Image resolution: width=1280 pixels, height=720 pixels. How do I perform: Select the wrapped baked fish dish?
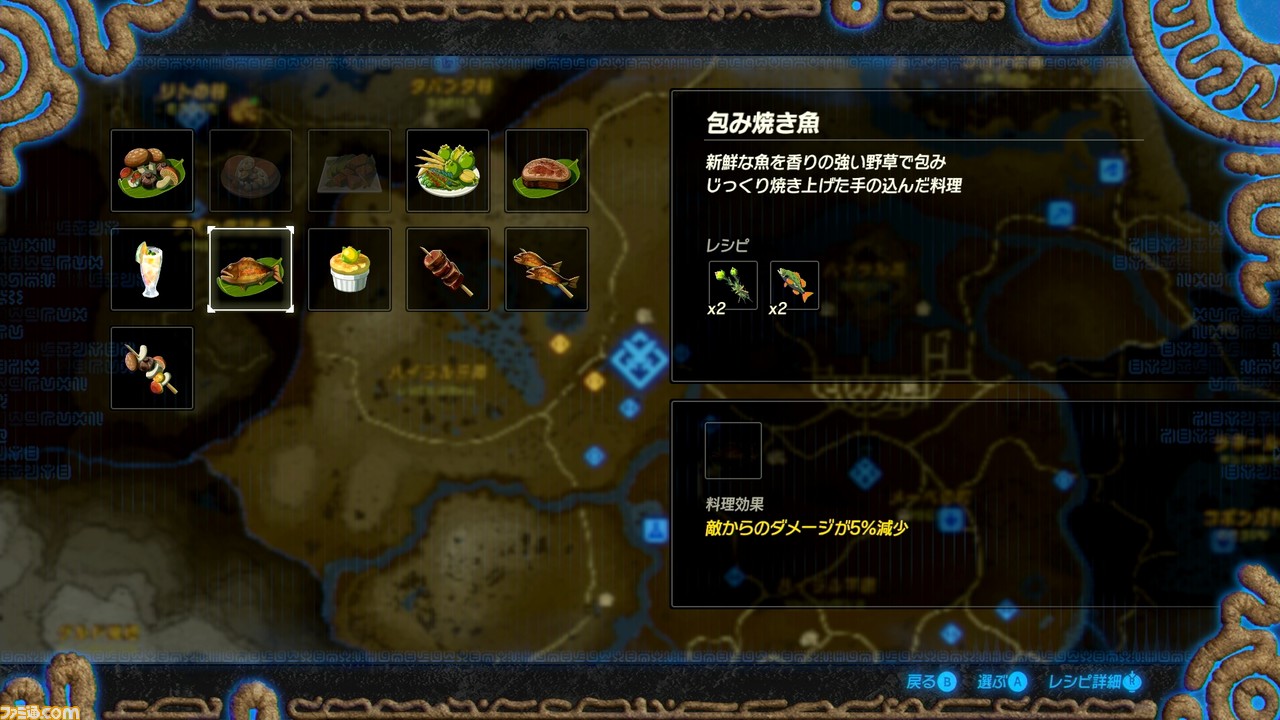click(x=250, y=269)
